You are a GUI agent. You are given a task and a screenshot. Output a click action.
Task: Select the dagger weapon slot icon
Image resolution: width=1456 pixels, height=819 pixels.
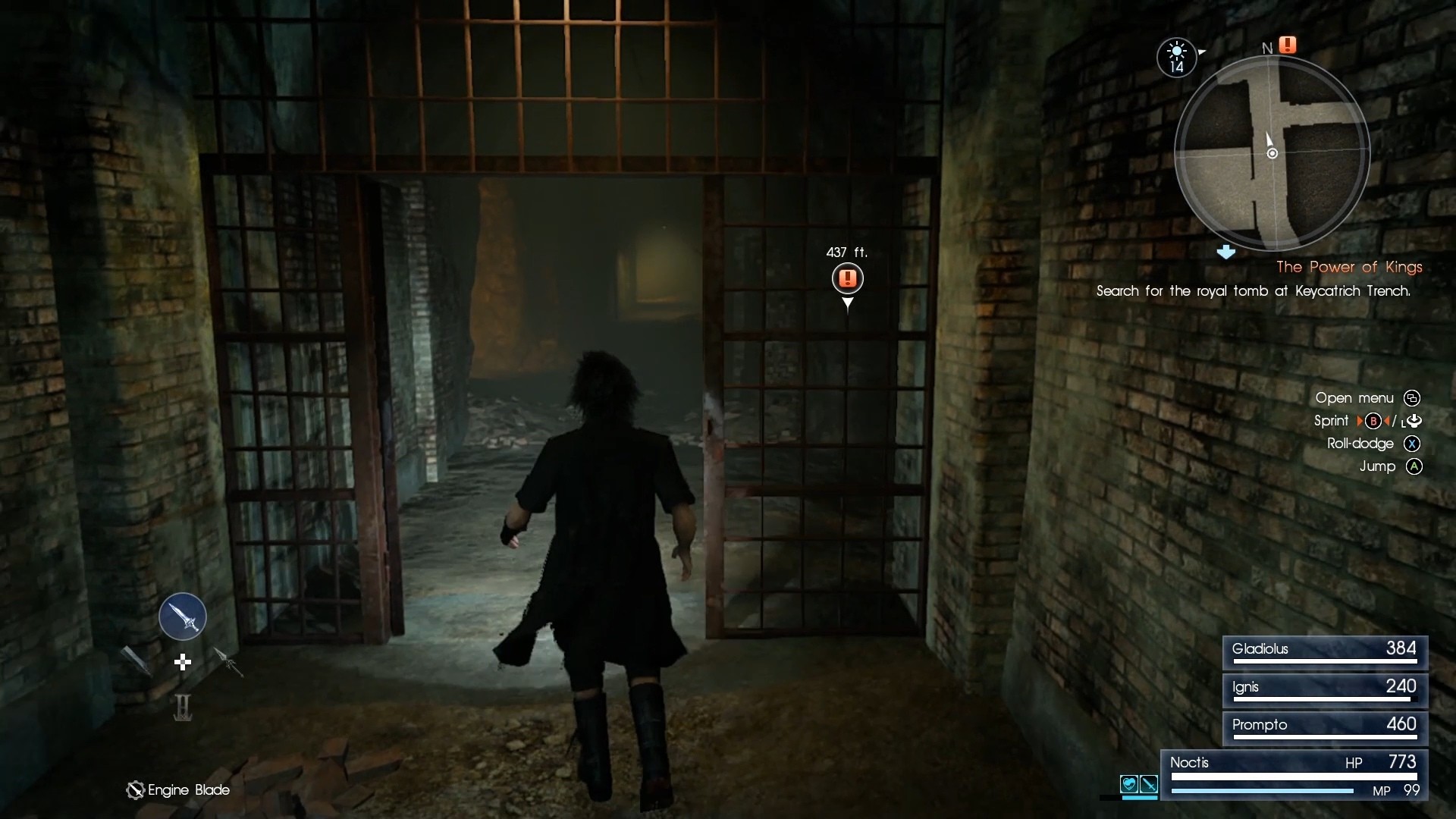pos(136,660)
